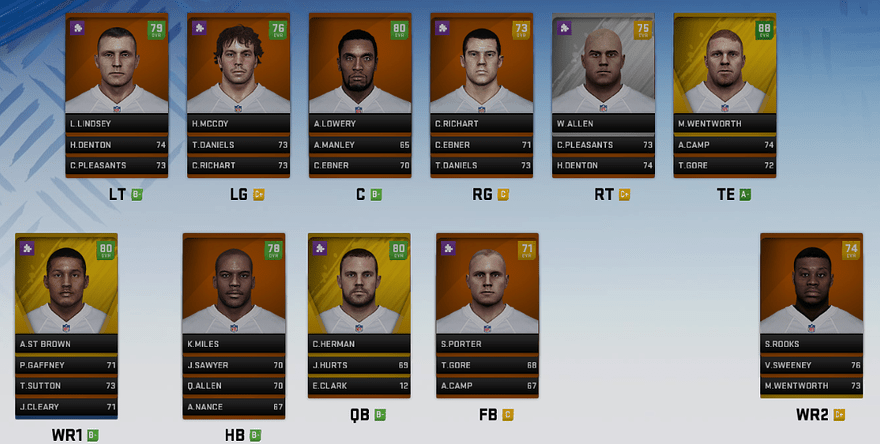Choose backup J. Hurts in QB list
880x444 pixels.
tap(360, 366)
